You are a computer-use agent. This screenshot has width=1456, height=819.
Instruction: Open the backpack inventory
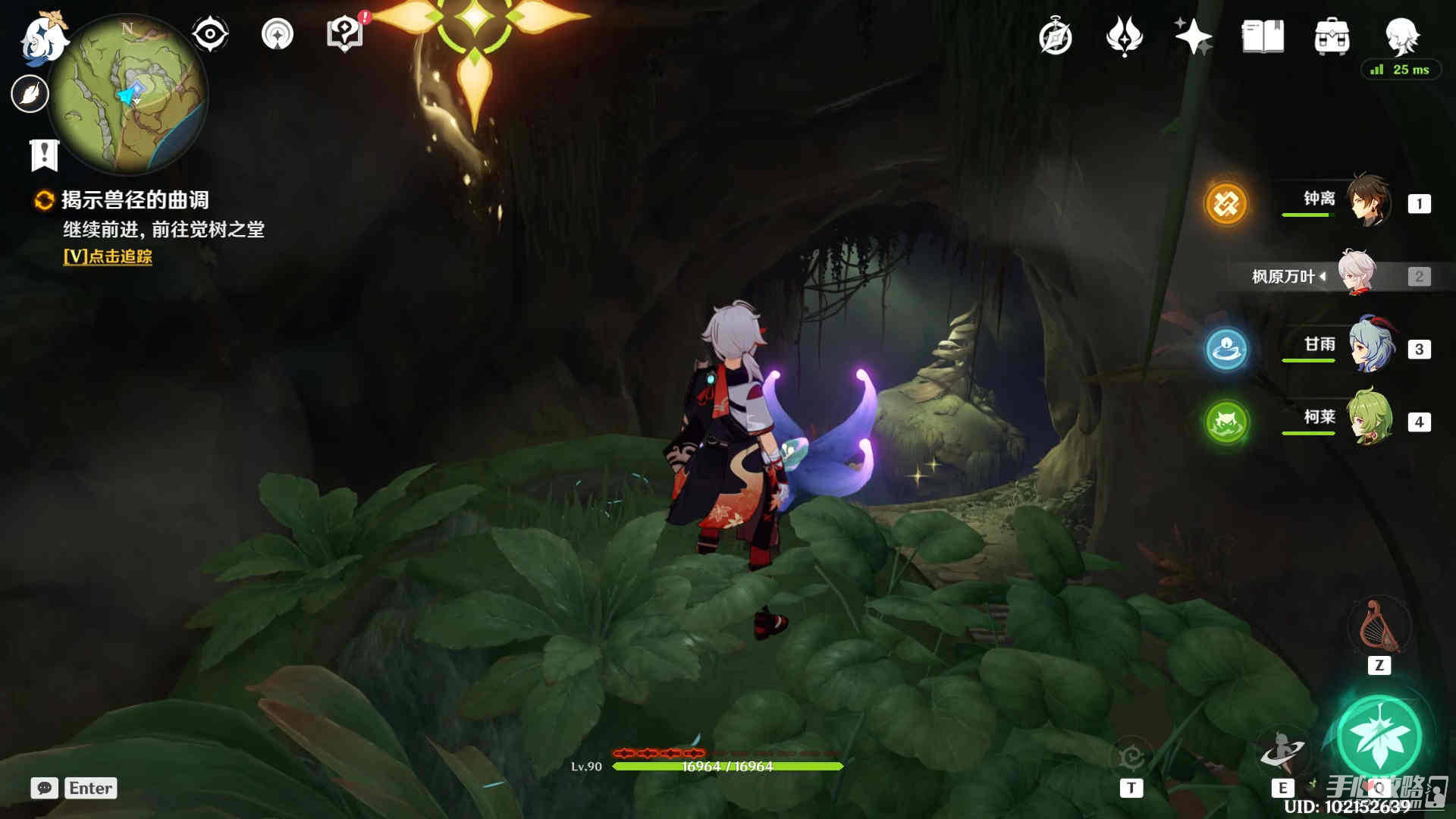1332,36
